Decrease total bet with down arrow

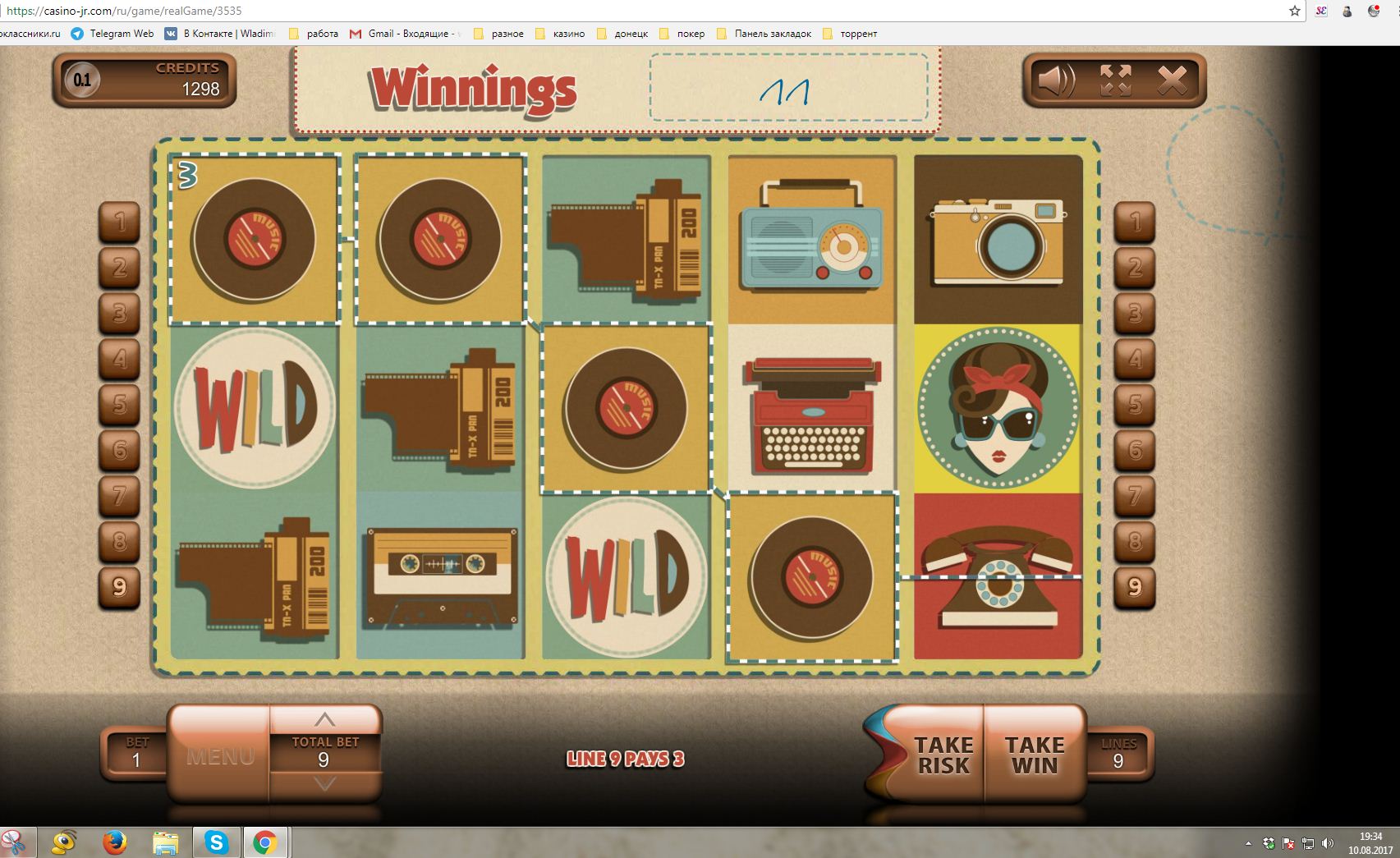324,785
